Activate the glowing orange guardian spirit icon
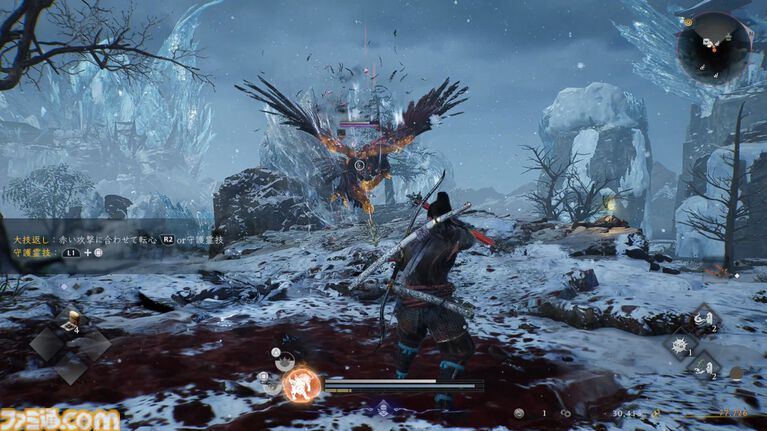Viewport: 767px width, 431px height. (298, 385)
